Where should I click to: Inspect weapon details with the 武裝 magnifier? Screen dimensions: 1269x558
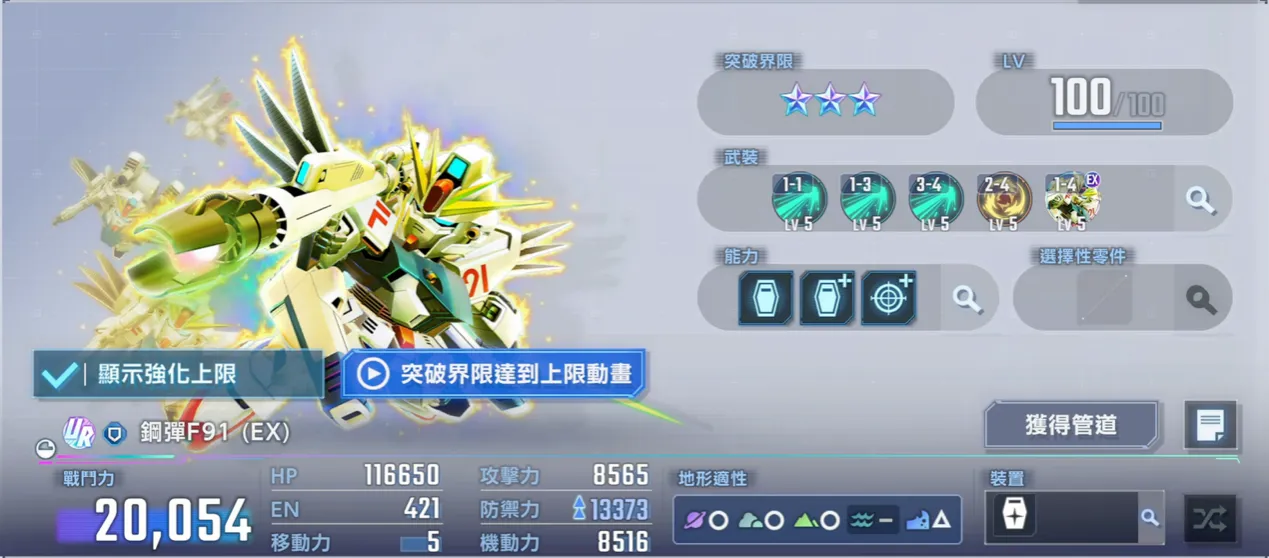1200,199
